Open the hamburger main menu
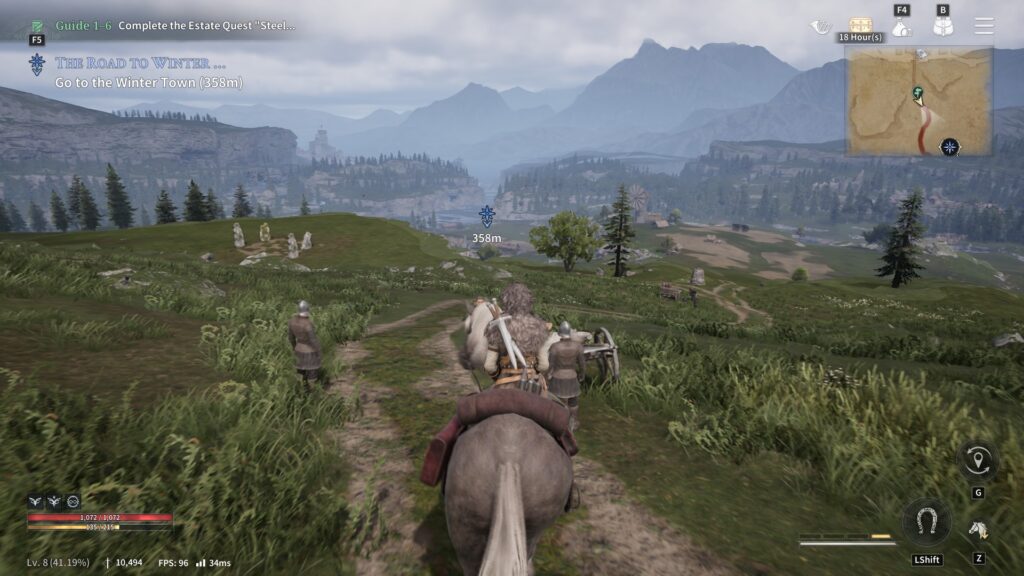This screenshot has width=1024, height=576. click(x=985, y=26)
